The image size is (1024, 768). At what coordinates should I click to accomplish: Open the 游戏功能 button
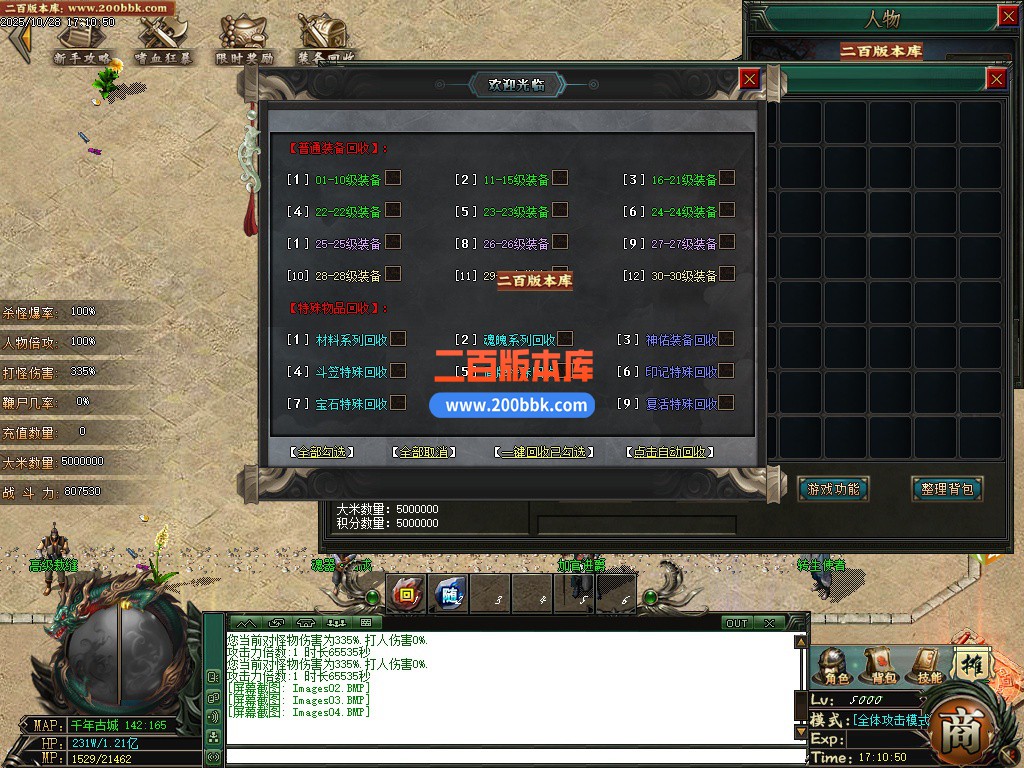(834, 489)
